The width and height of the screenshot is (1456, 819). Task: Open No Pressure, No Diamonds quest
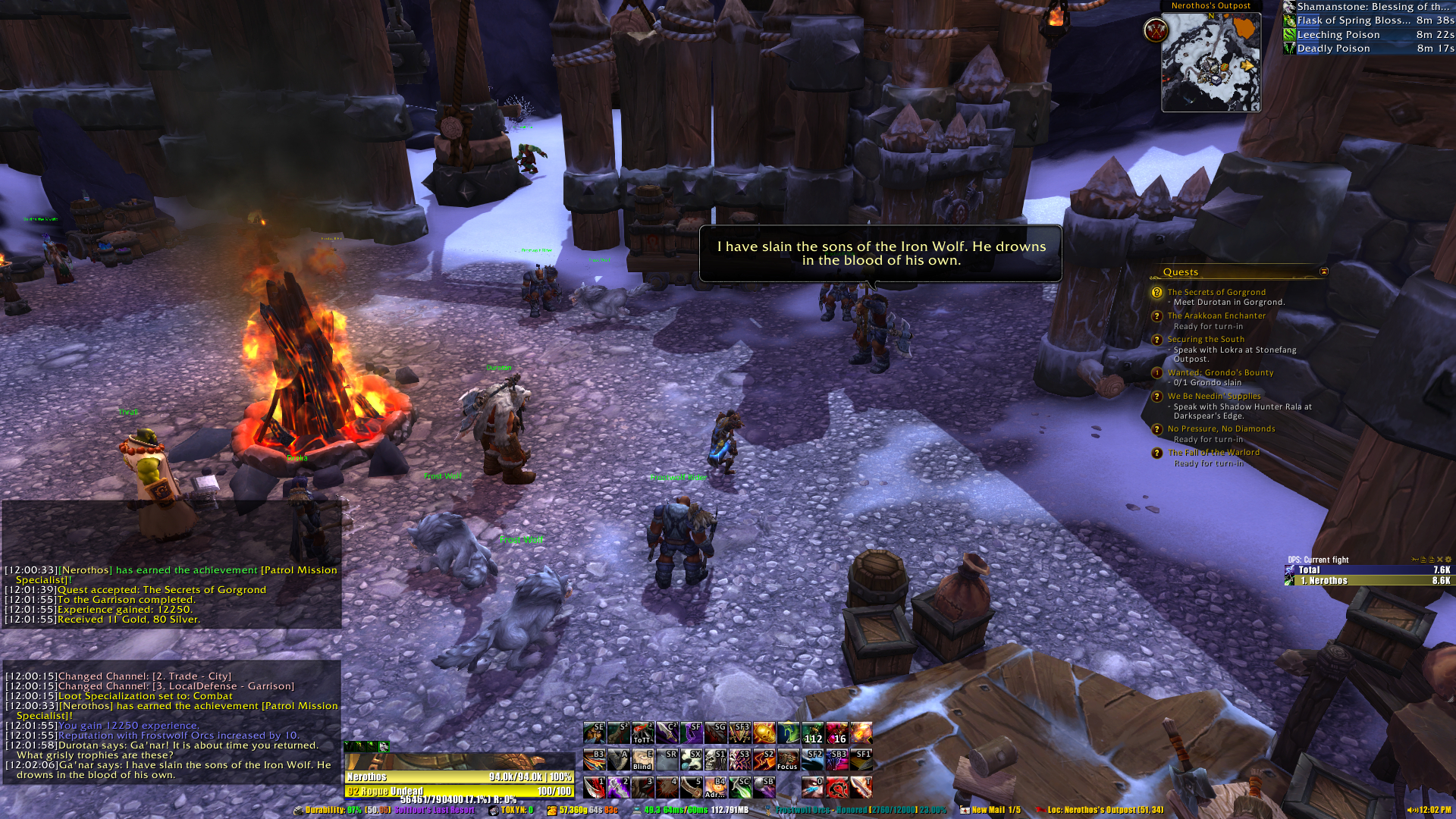click(x=1221, y=428)
